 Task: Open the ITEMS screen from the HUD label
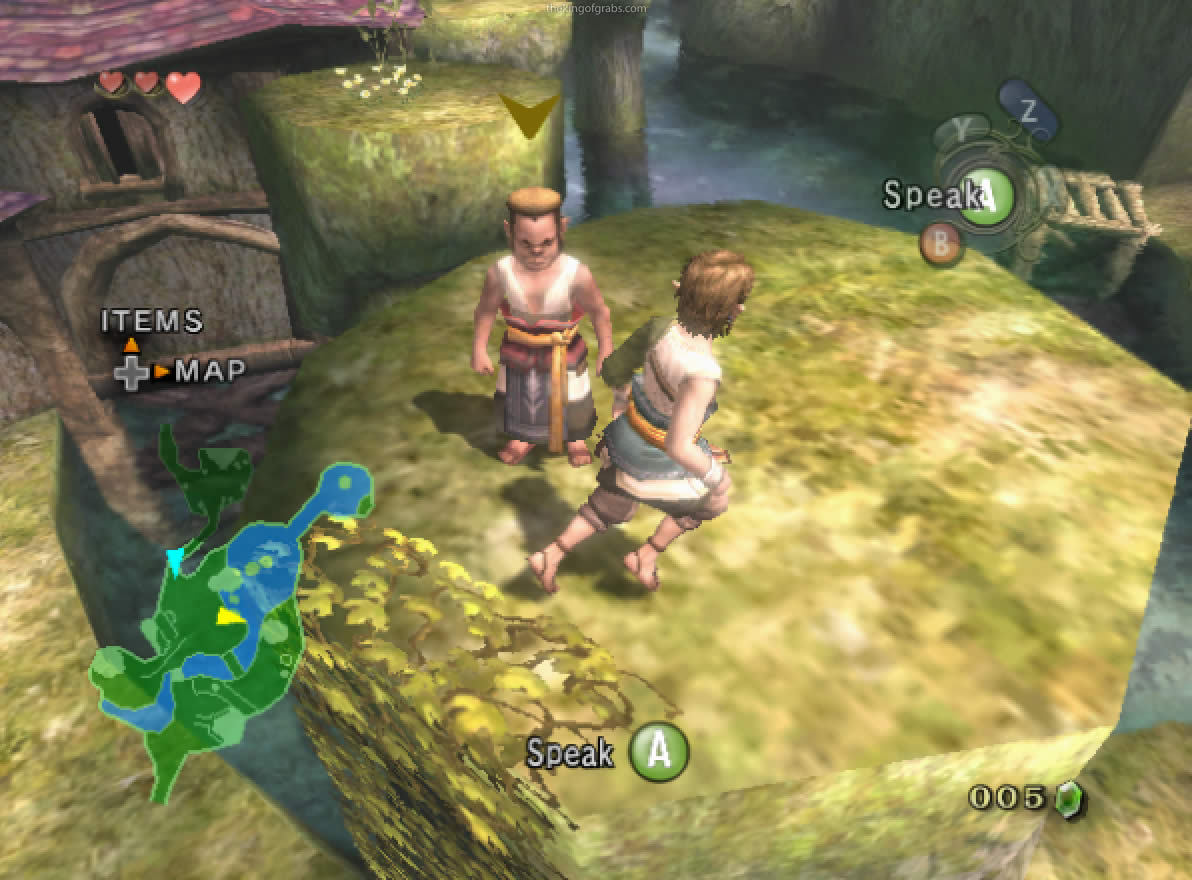point(152,321)
